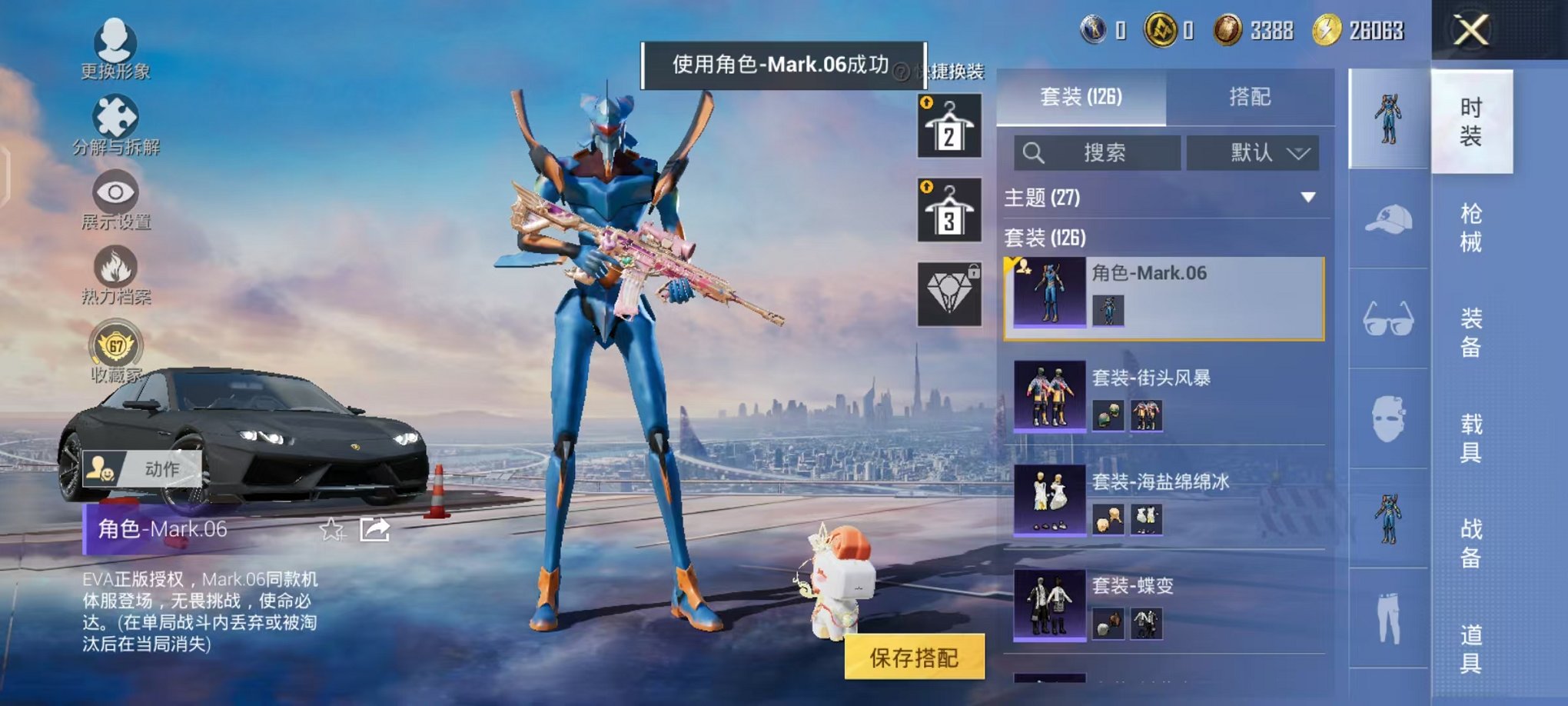Open the 默认 sorting dropdown
Image resolution: width=1568 pixels, height=706 pixels.
coord(1253,153)
